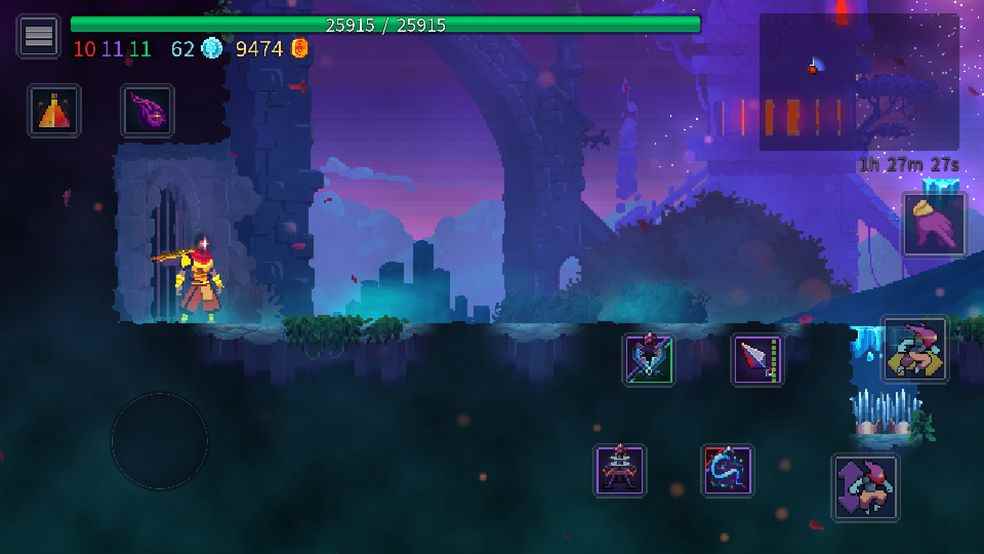The height and width of the screenshot is (554, 984).
Task: Tap the pink grabbing hand interact button
Action: point(934,224)
